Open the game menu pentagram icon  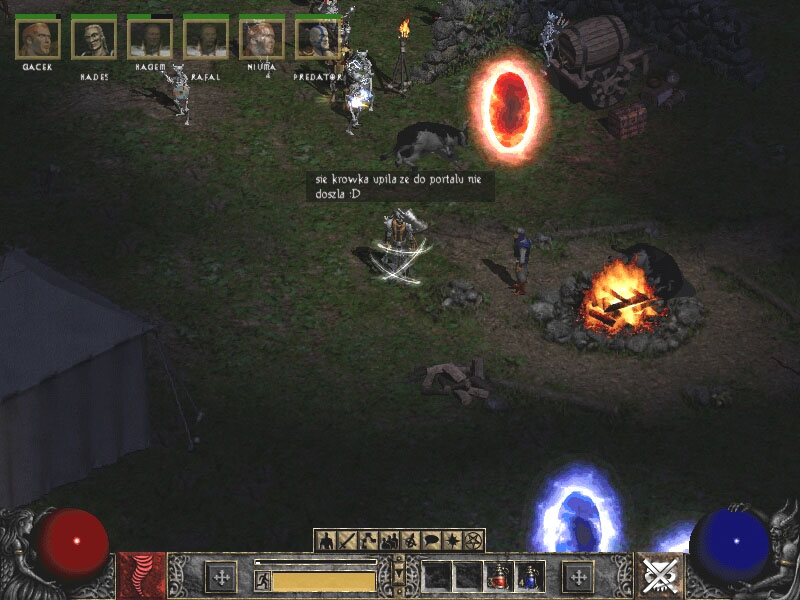[x=473, y=541]
